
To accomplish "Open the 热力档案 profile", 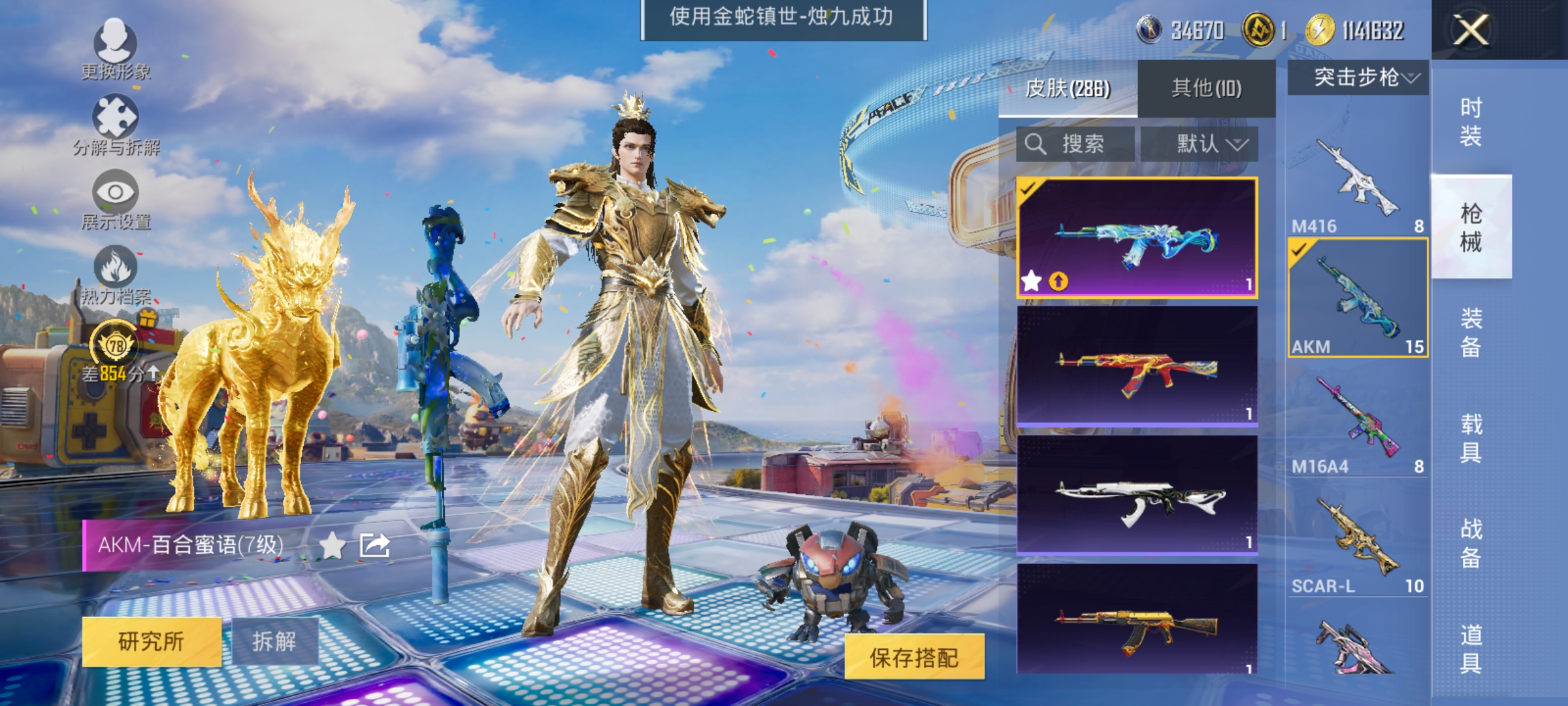I will coord(116,278).
